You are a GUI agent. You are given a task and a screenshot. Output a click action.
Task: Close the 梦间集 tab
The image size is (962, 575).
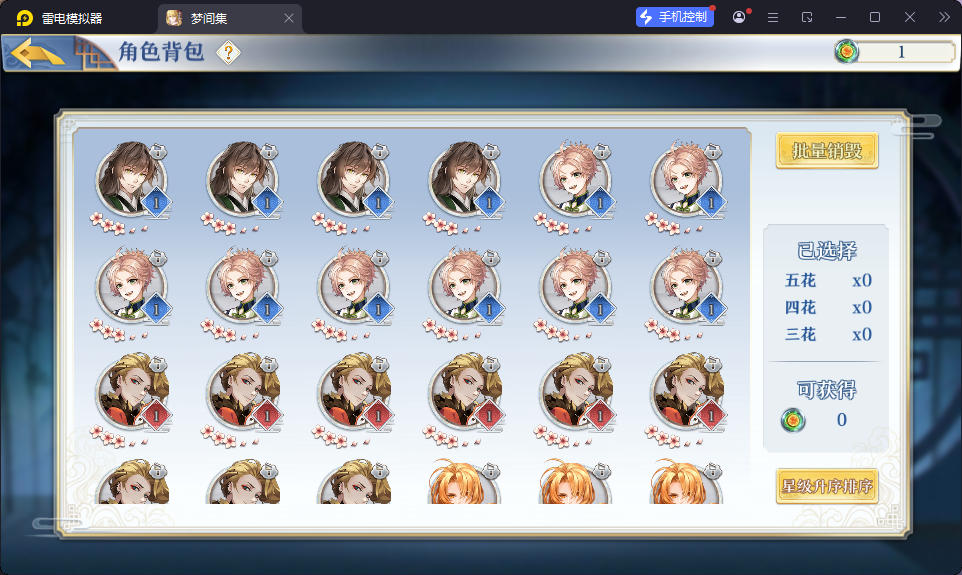(x=289, y=18)
